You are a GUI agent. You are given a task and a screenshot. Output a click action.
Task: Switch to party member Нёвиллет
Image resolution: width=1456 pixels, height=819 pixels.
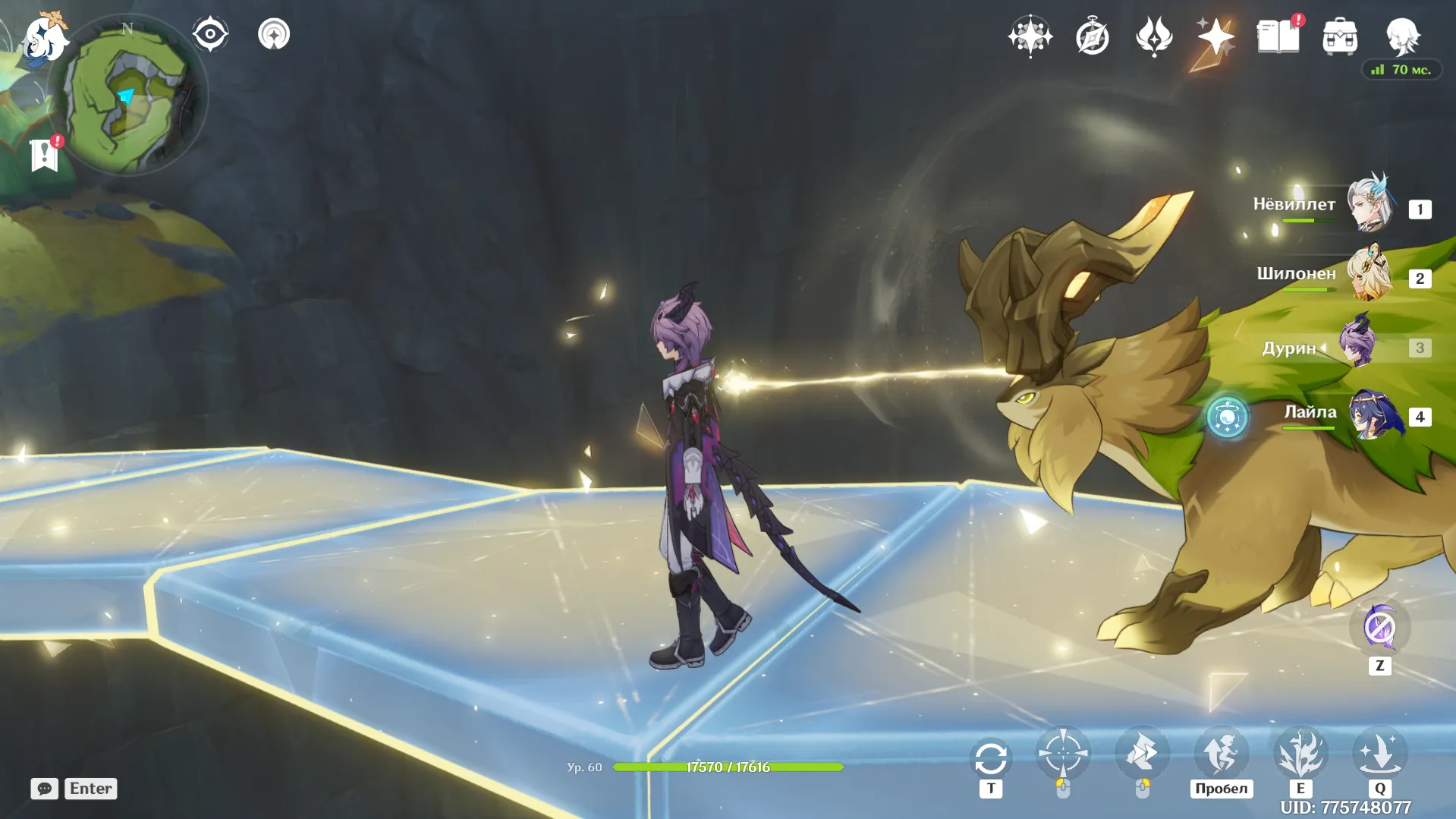(x=1370, y=204)
